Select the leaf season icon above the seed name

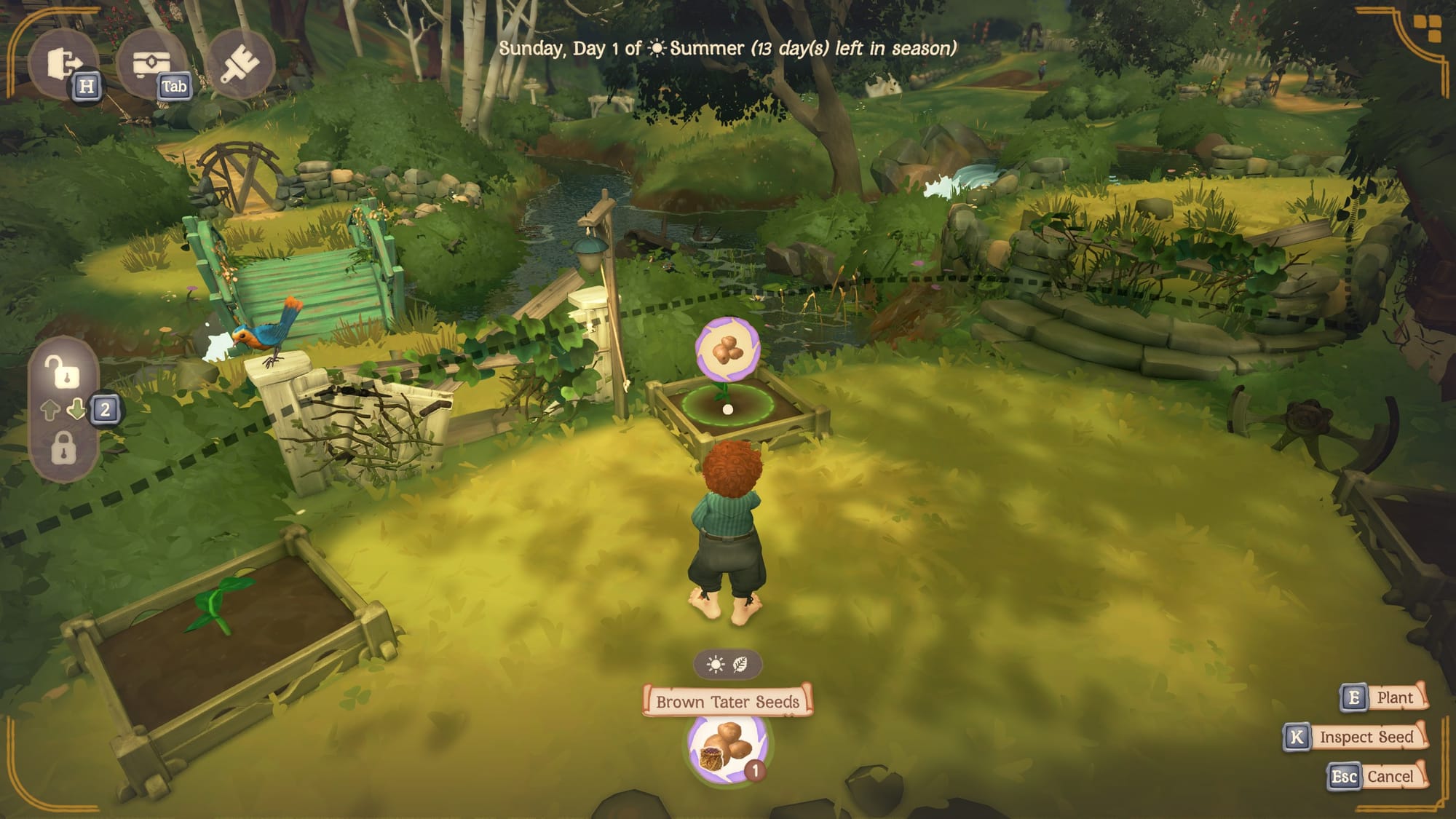coord(741,663)
